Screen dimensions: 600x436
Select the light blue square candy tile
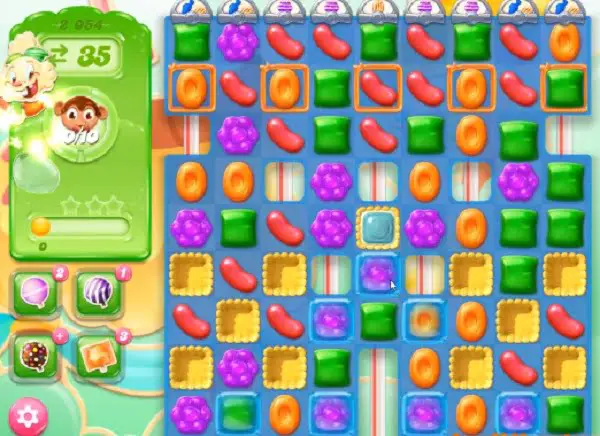pos(376,226)
